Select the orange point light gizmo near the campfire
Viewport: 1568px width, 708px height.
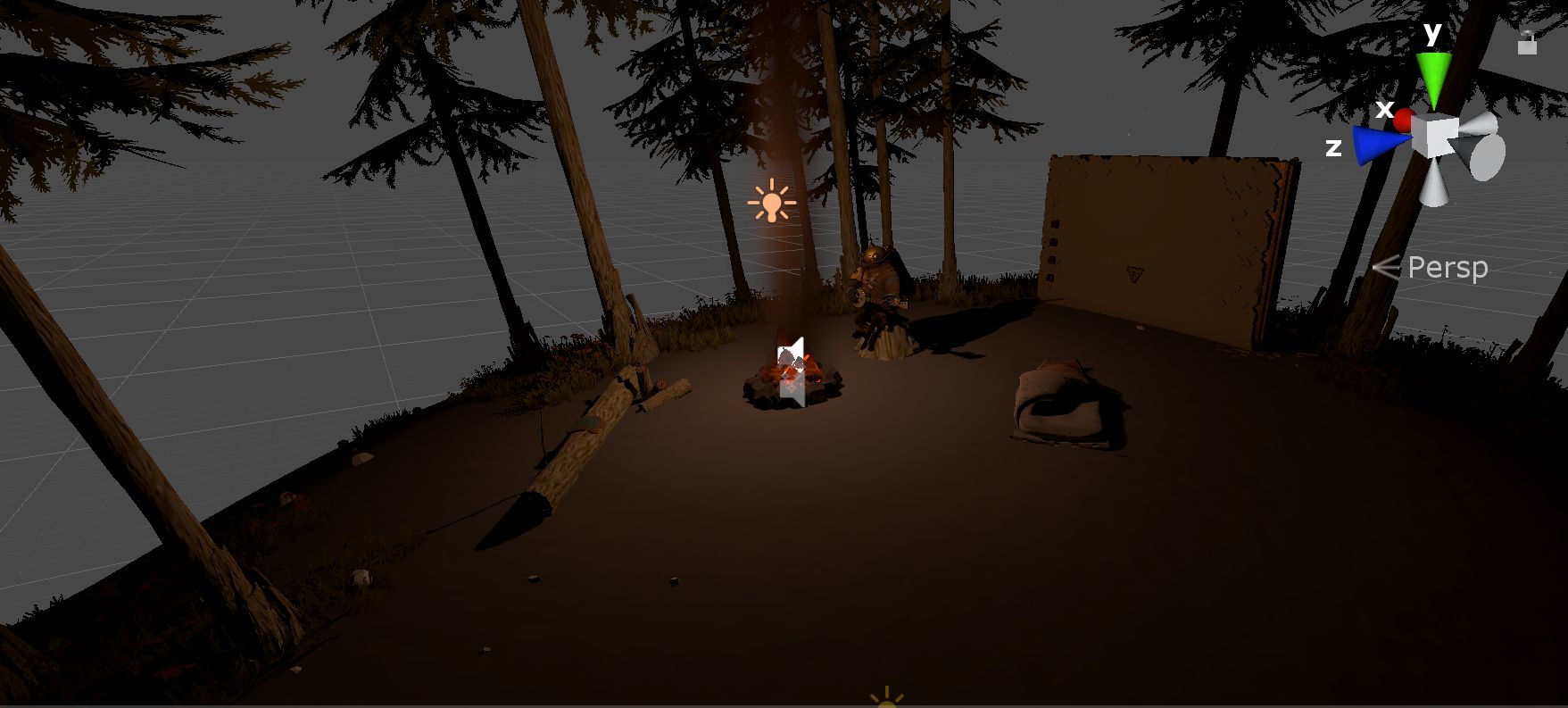coord(771,204)
